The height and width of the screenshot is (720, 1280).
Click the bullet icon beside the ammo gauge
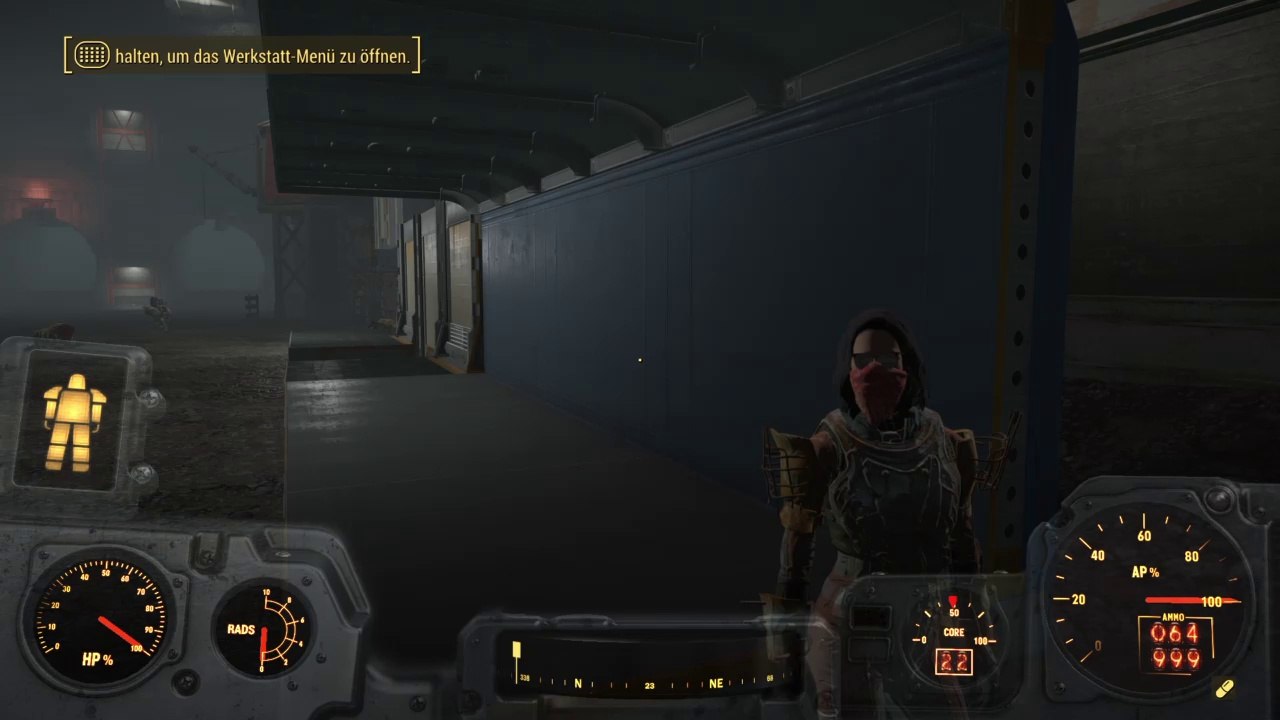click(x=1225, y=689)
